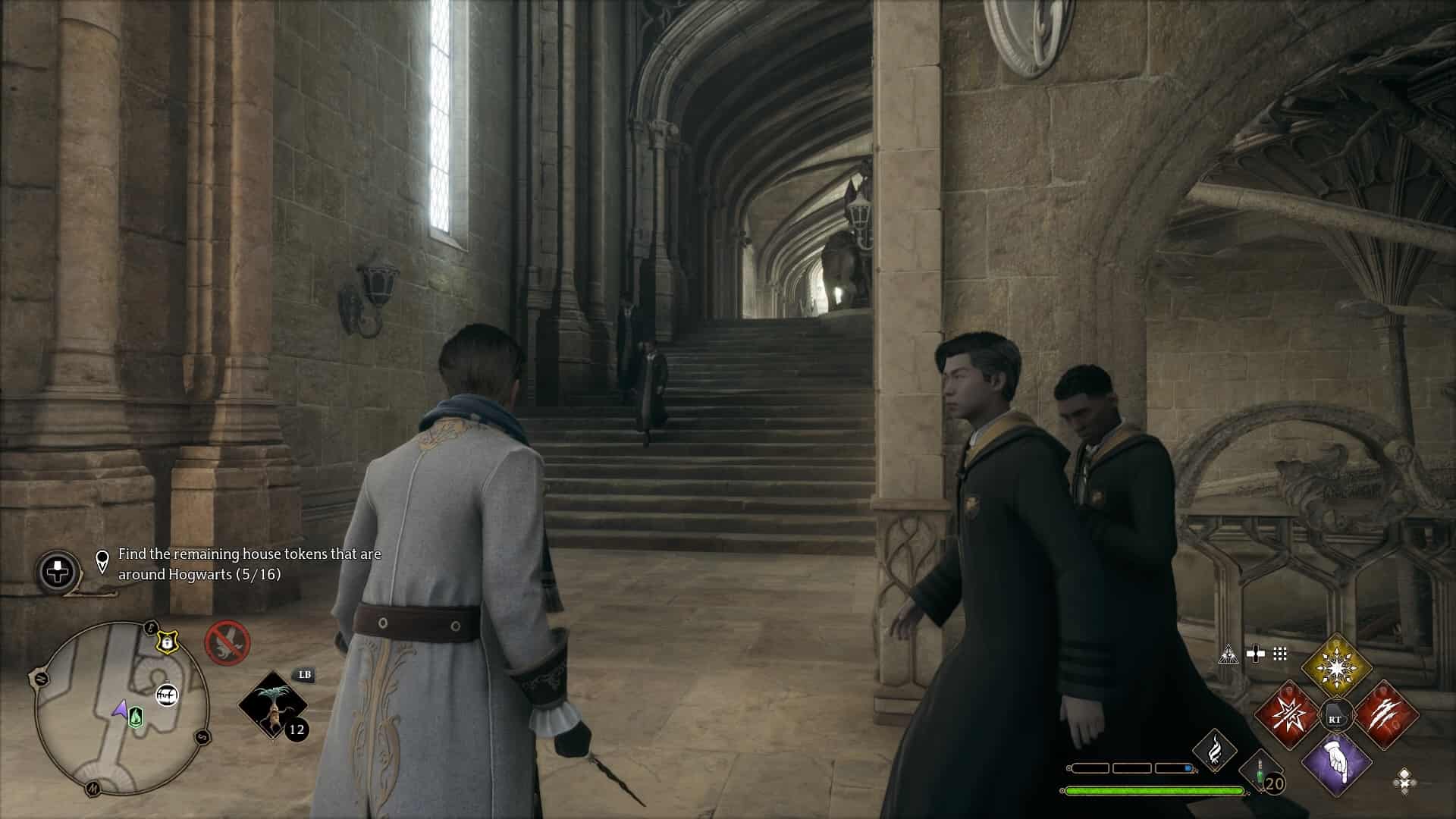Choose the purple pointing-hand spell slot

(x=1336, y=764)
